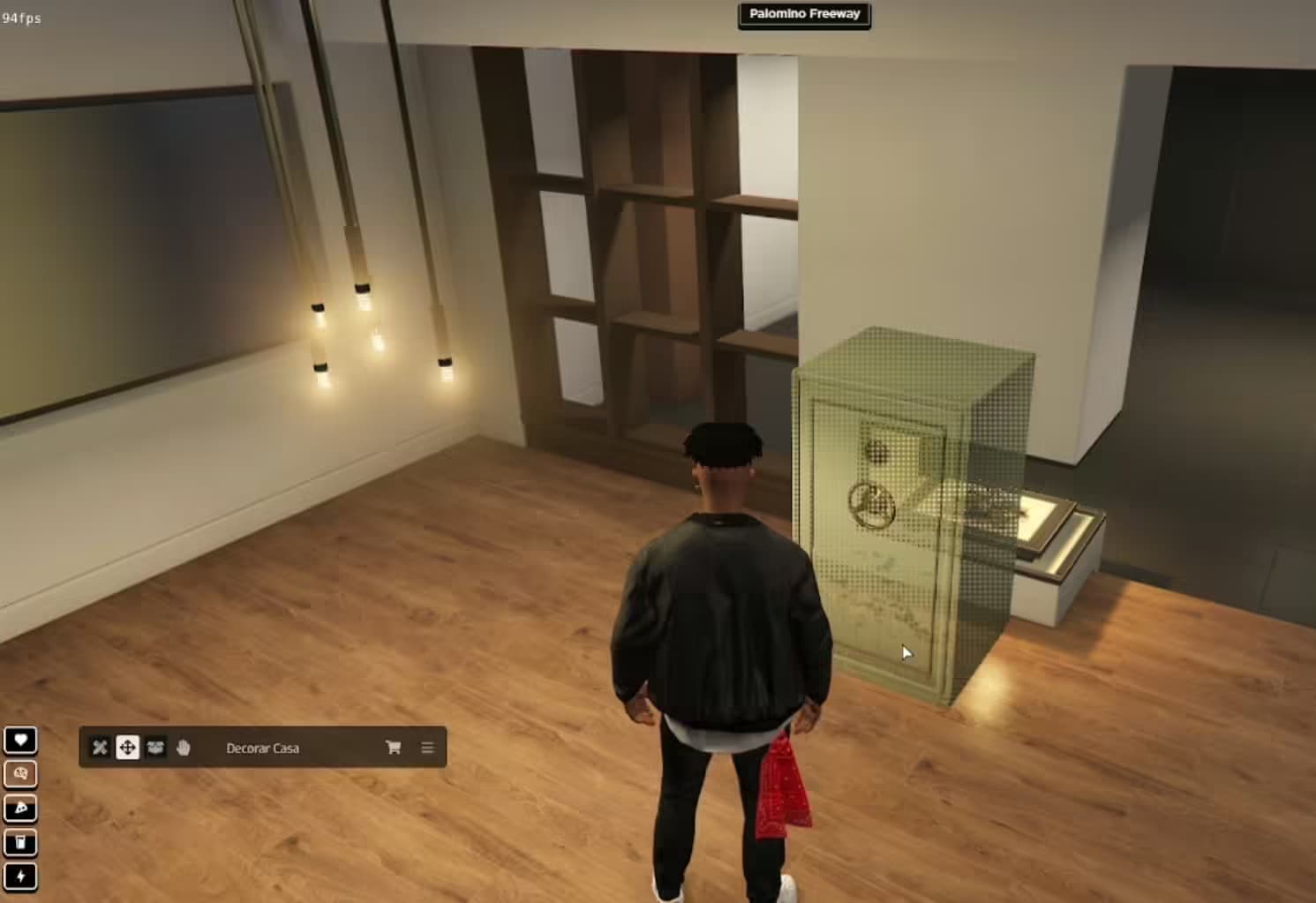The width and height of the screenshot is (1316, 903).
Task: Open the shopping cart
Action: pyautogui.click(x=392, y=747)
